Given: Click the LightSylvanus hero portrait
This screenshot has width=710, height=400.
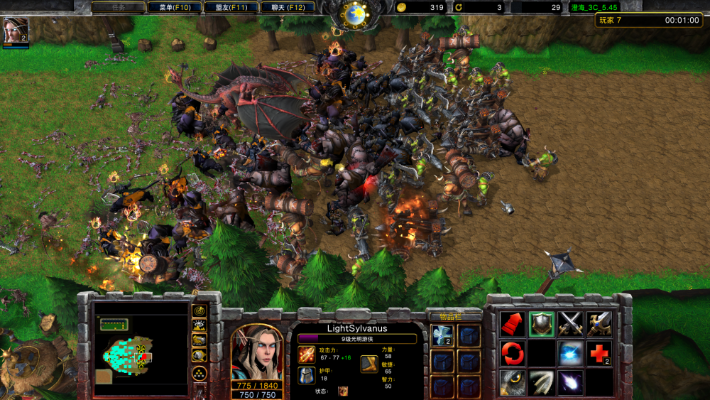Looking at the screenshot, I should (x=255, y=347).
